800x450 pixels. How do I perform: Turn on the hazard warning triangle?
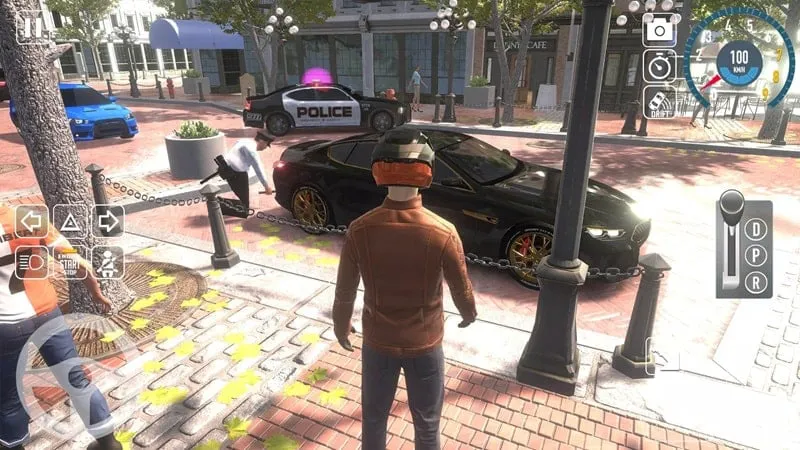pyautogui.click(x=70, y=220)
